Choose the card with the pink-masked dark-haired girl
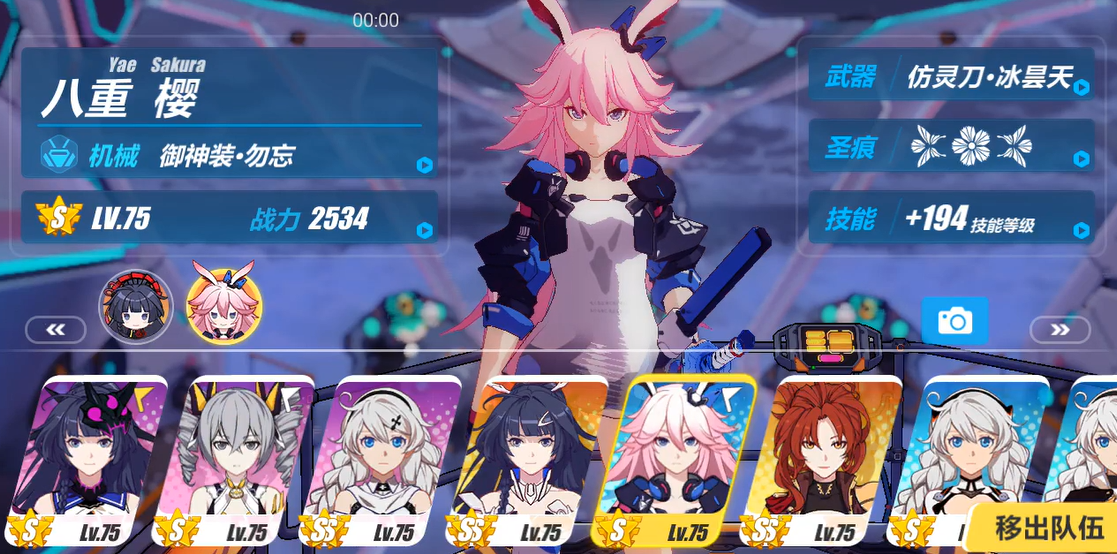This screenshot has height=554, width=1117. tap(94, 460)
